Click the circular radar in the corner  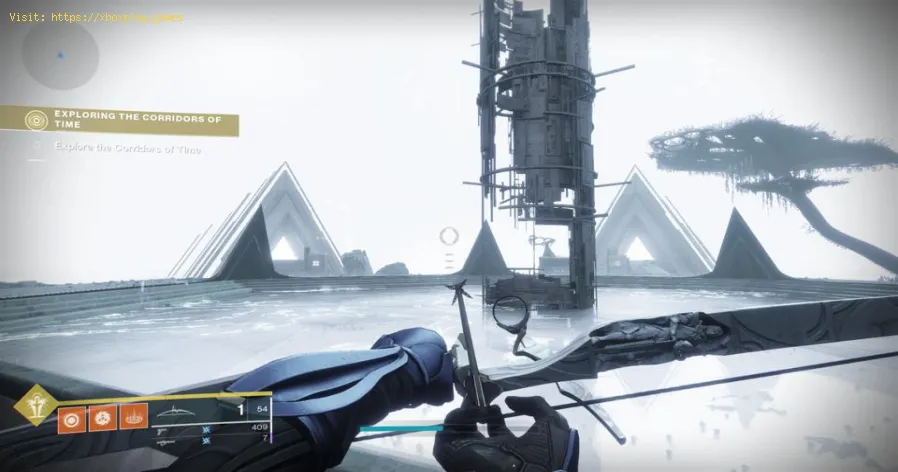click(60, 55)
